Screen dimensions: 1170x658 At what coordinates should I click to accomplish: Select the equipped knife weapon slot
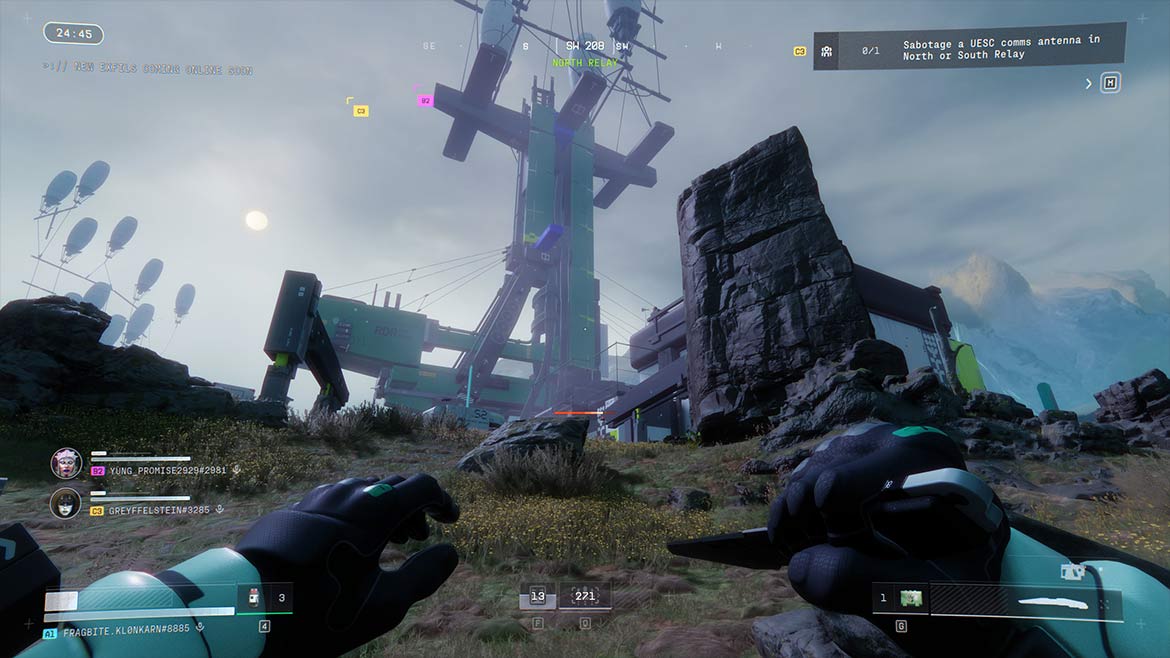(1026, 602)
